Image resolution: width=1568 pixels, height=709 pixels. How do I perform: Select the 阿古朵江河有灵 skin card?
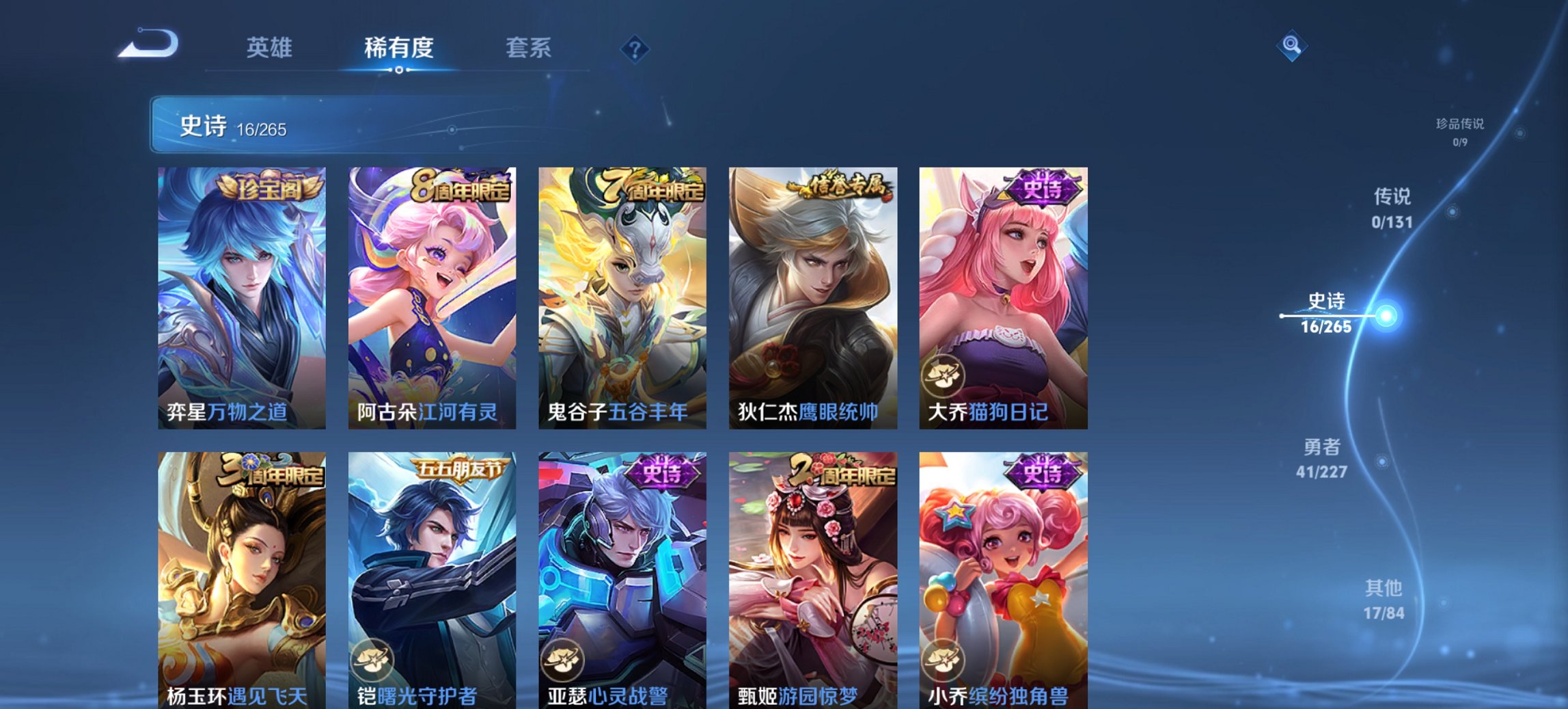pos(430,294)
